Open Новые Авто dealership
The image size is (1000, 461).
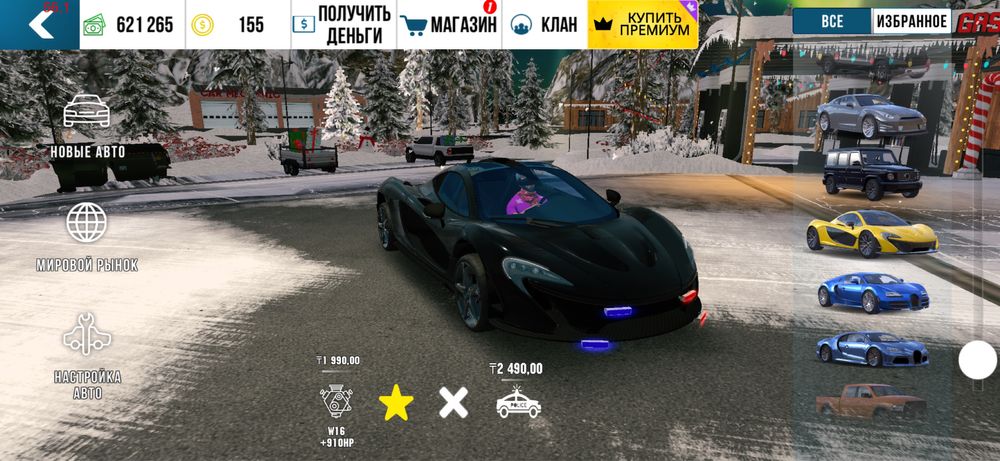point(87,126)
